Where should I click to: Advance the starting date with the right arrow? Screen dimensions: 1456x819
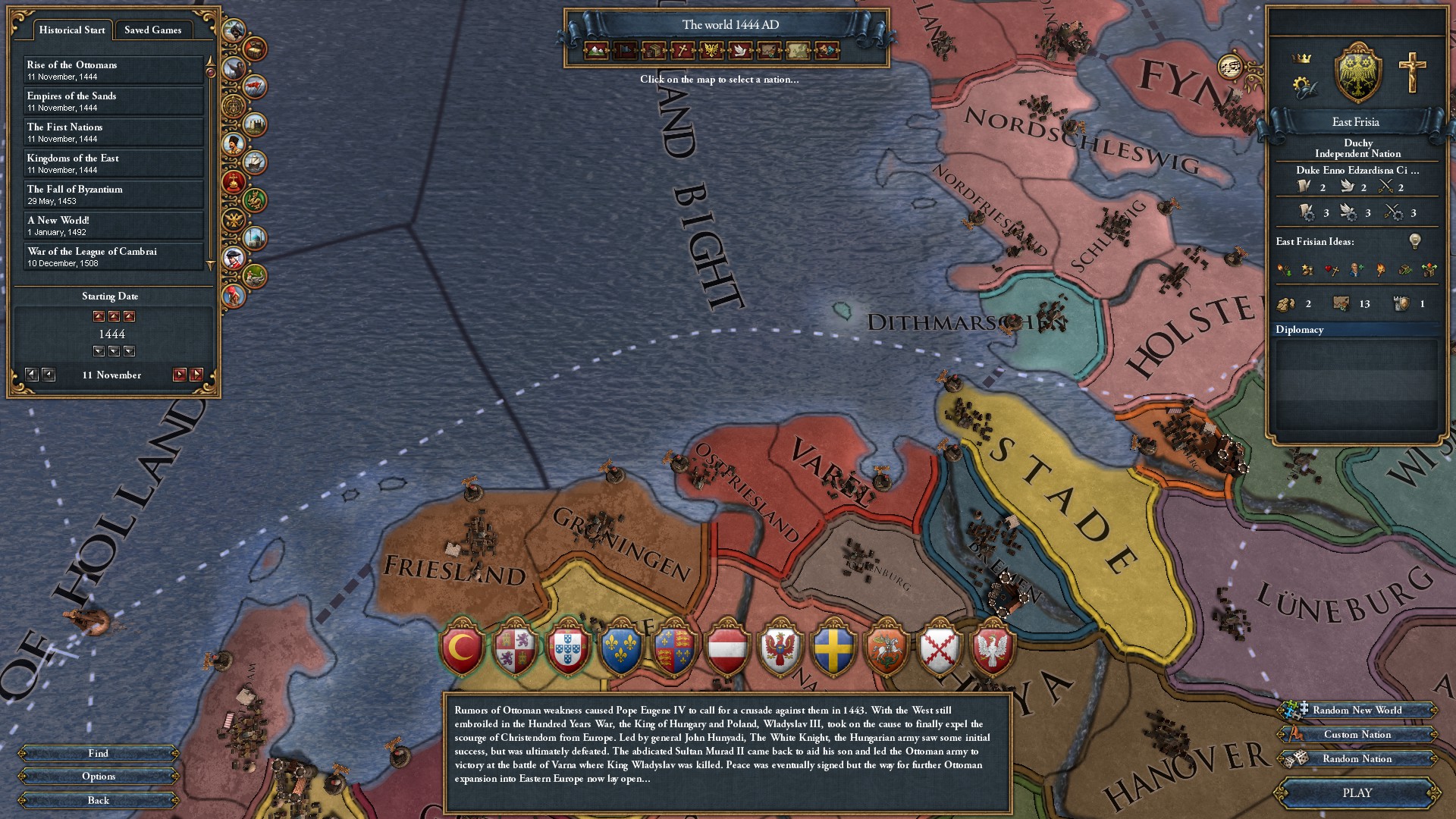[x=178, y=374]
